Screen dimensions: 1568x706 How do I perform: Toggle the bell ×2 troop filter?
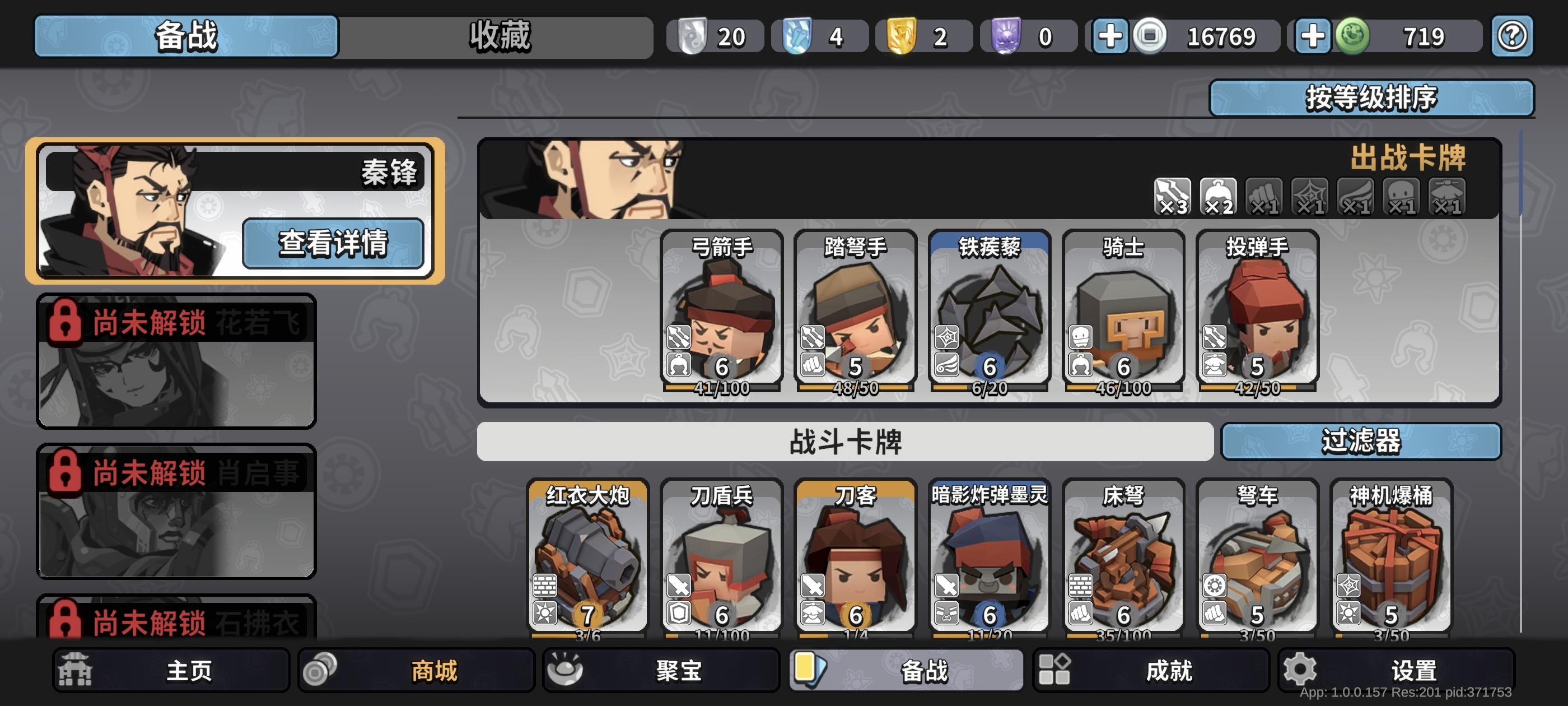point(1217,196)
